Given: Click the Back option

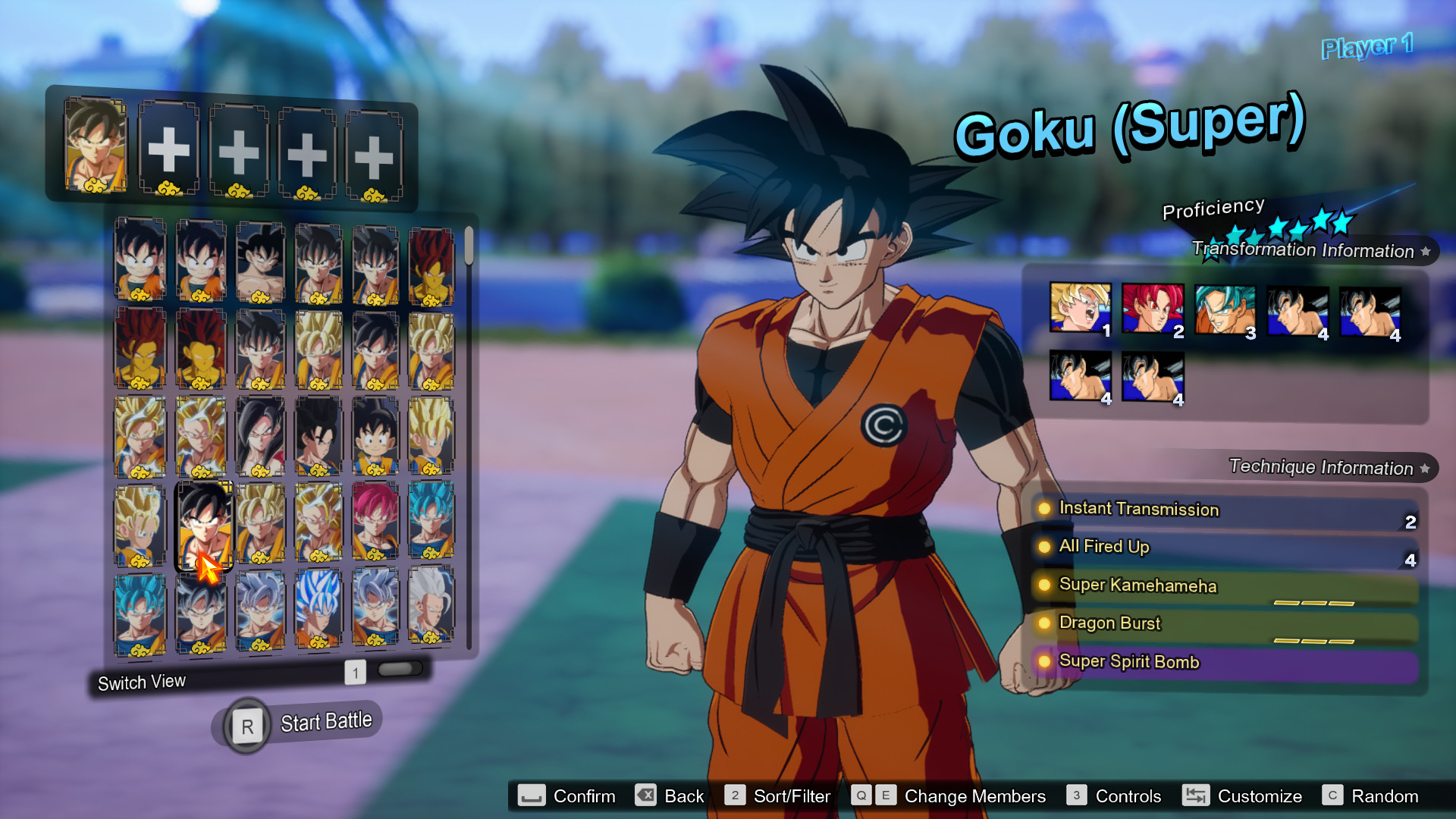Looking at the screenshot, I should pyautogui.click(x=682, y=796).
